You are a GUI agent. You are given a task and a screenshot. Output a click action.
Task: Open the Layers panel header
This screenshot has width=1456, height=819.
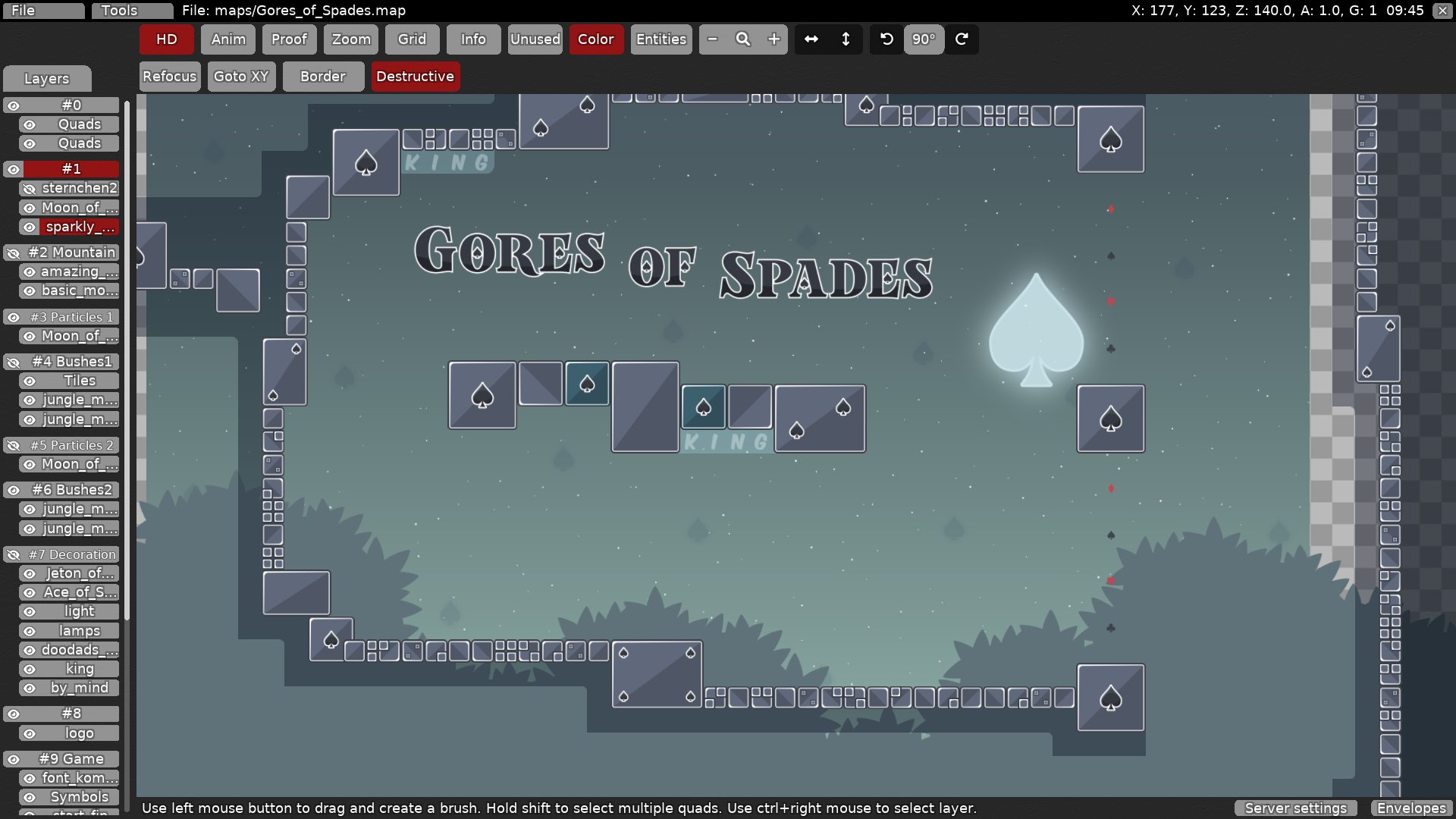coord(47,78)
